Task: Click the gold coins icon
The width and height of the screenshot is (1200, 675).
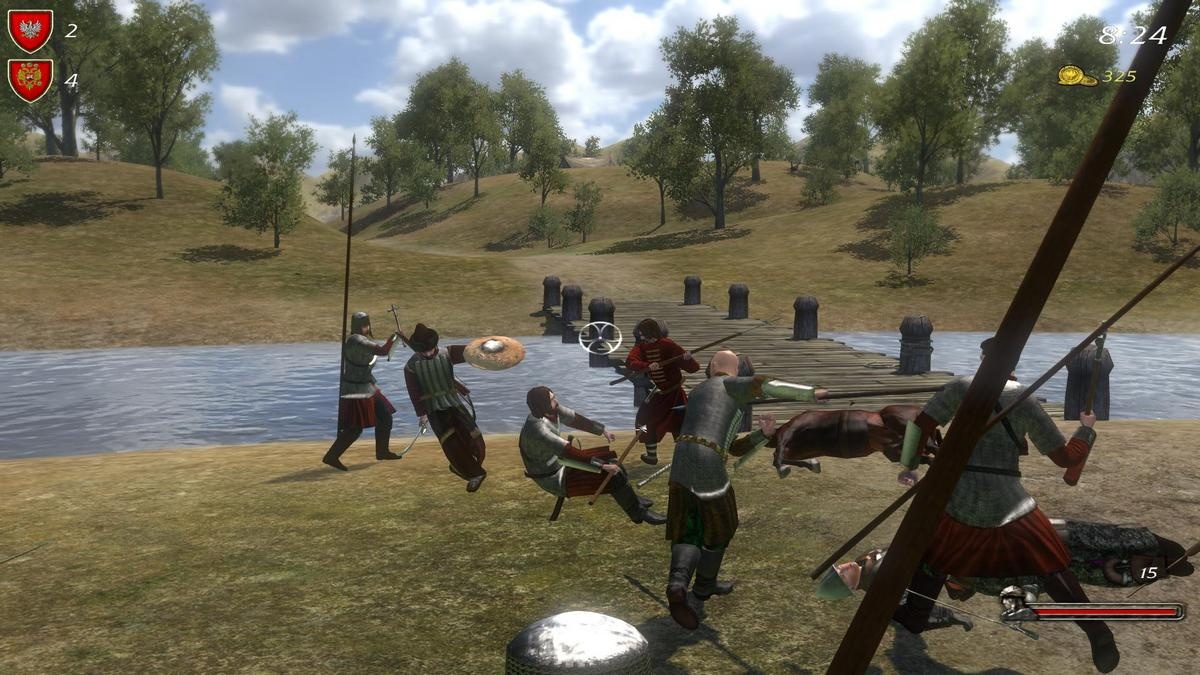Action: coord(1076,76)
